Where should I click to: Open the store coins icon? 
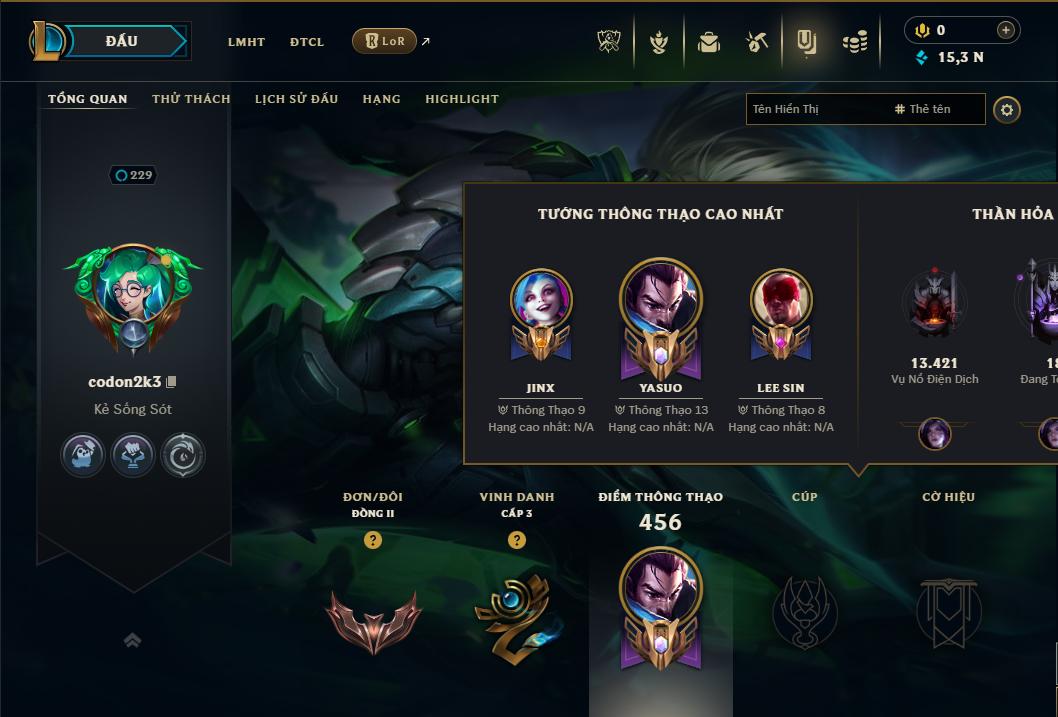854,42
